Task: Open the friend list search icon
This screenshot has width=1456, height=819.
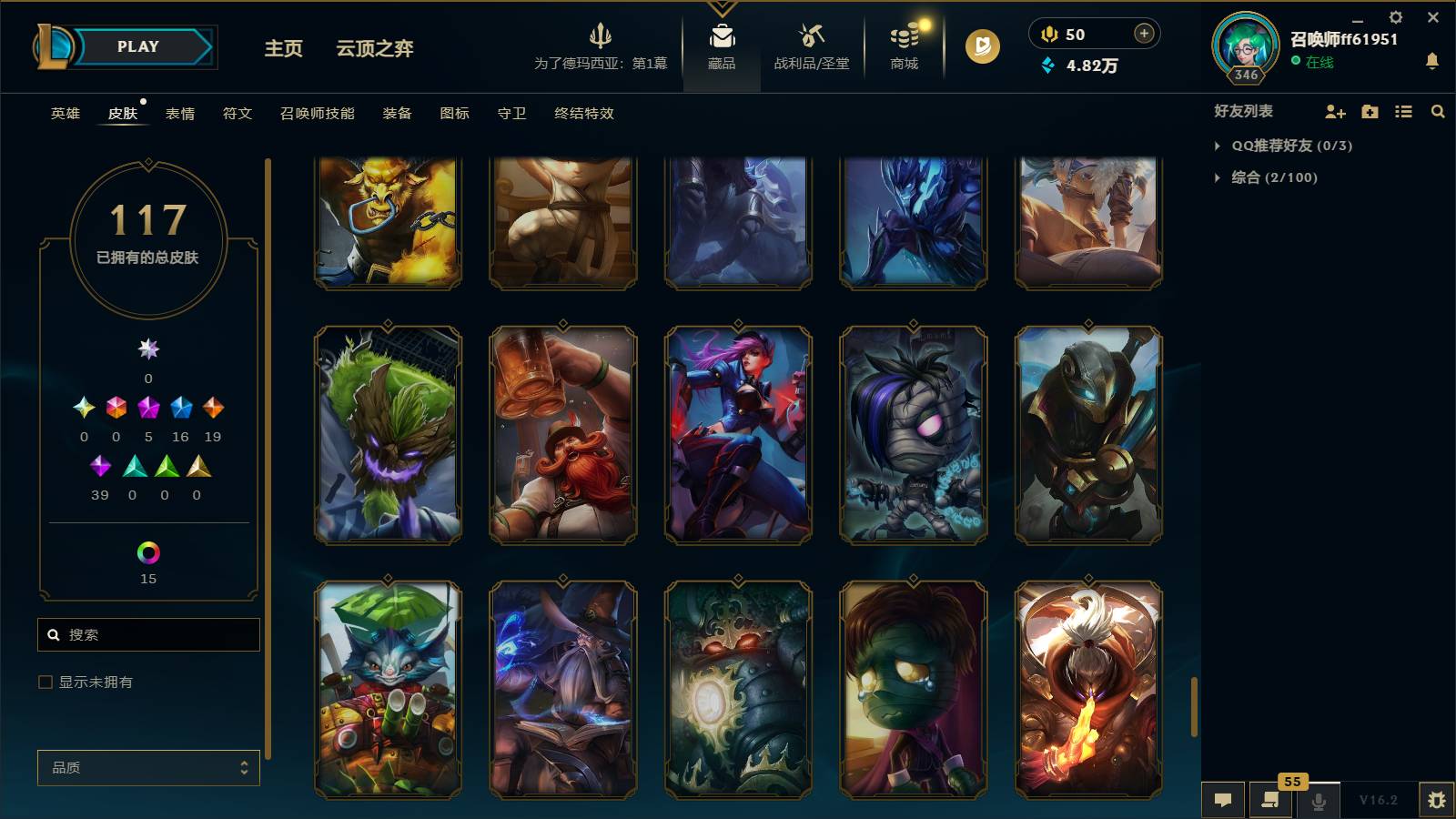Action: tap(1438, 111)
